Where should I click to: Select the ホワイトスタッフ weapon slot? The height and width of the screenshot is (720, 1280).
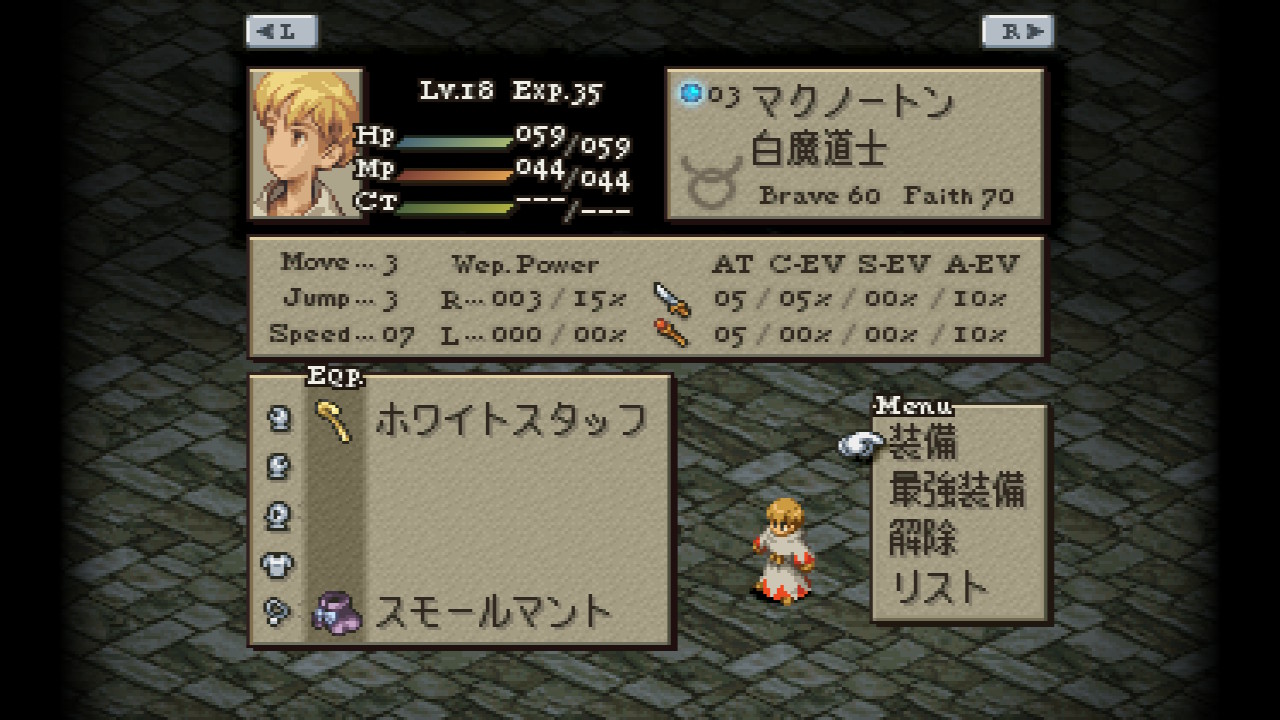pos(509,420)
